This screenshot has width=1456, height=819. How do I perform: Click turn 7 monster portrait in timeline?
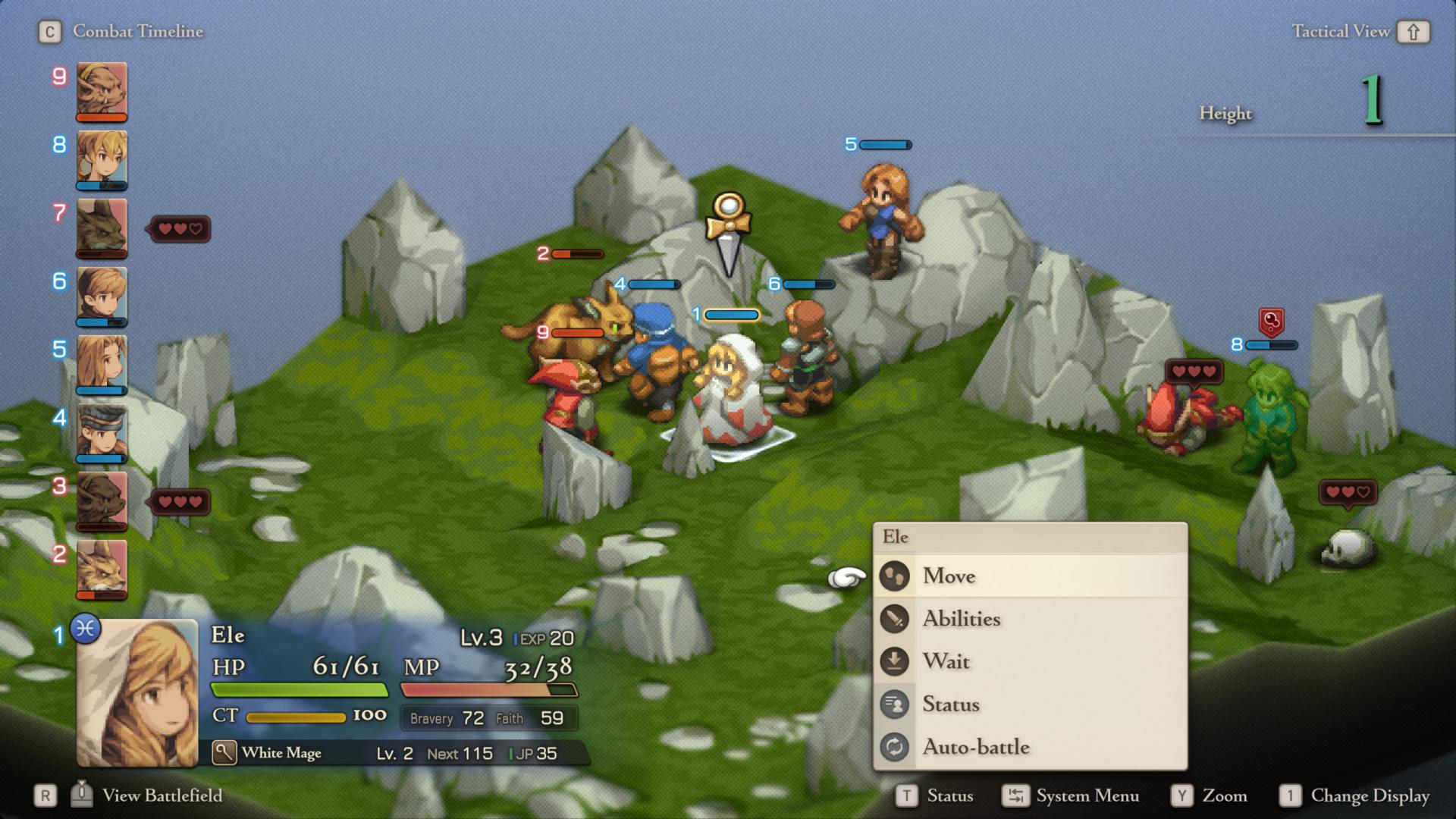(x=102, y=227)
